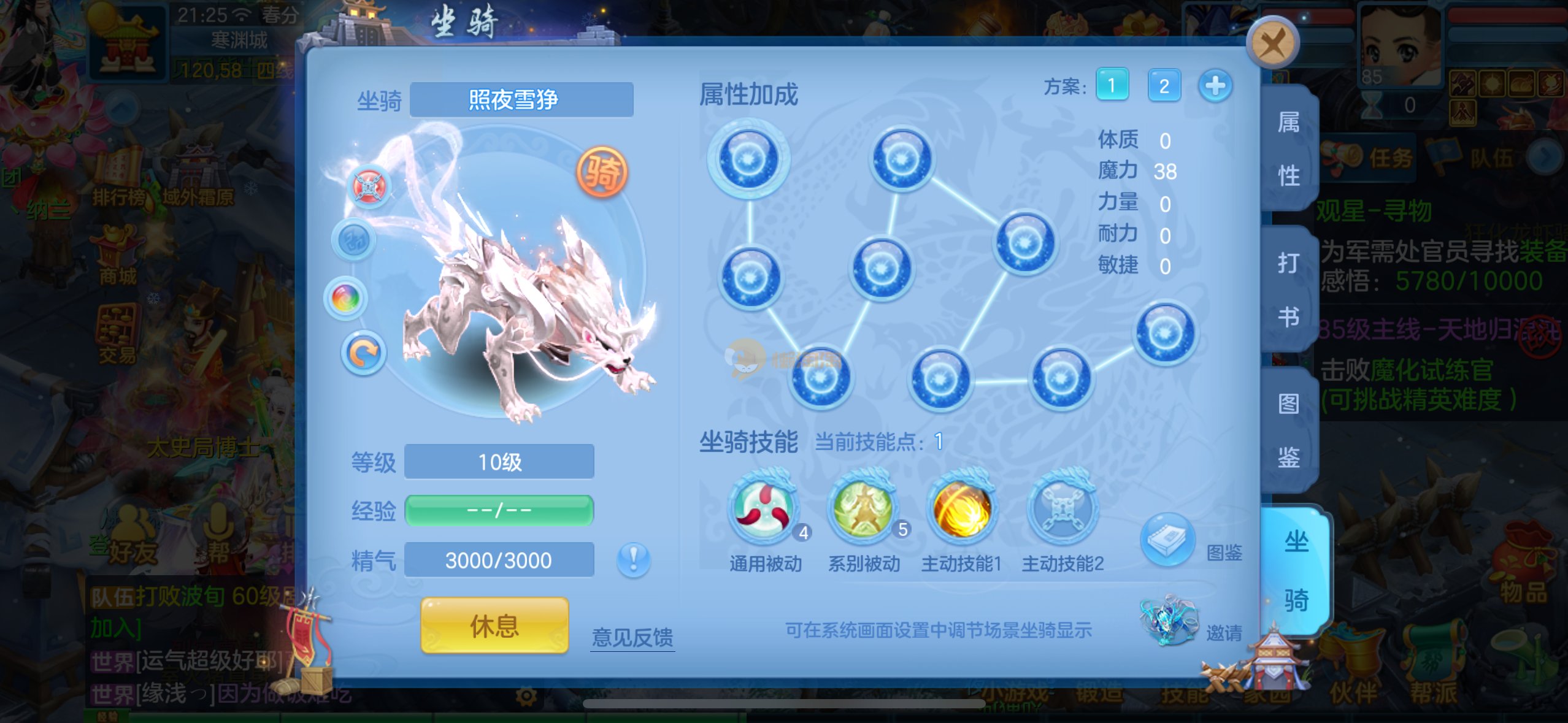Click the 邀请 invite mount icon
Screen dimensions: 1568x723
tap(1169, 621)
